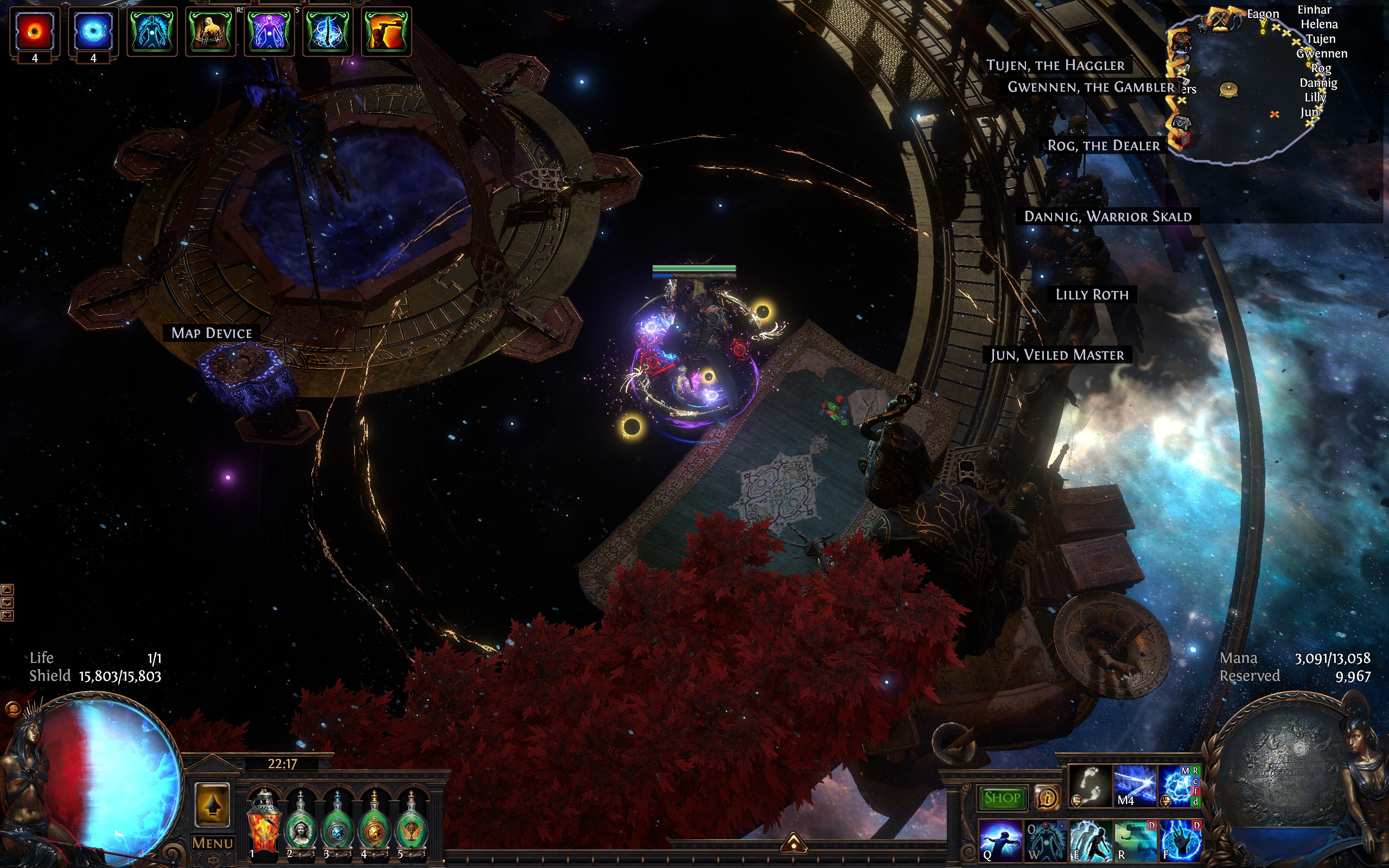This screenshot has width=1389, height=868.
Task: Select the Jun, Veiled Master nameplate
Action: coord(1057,355)
